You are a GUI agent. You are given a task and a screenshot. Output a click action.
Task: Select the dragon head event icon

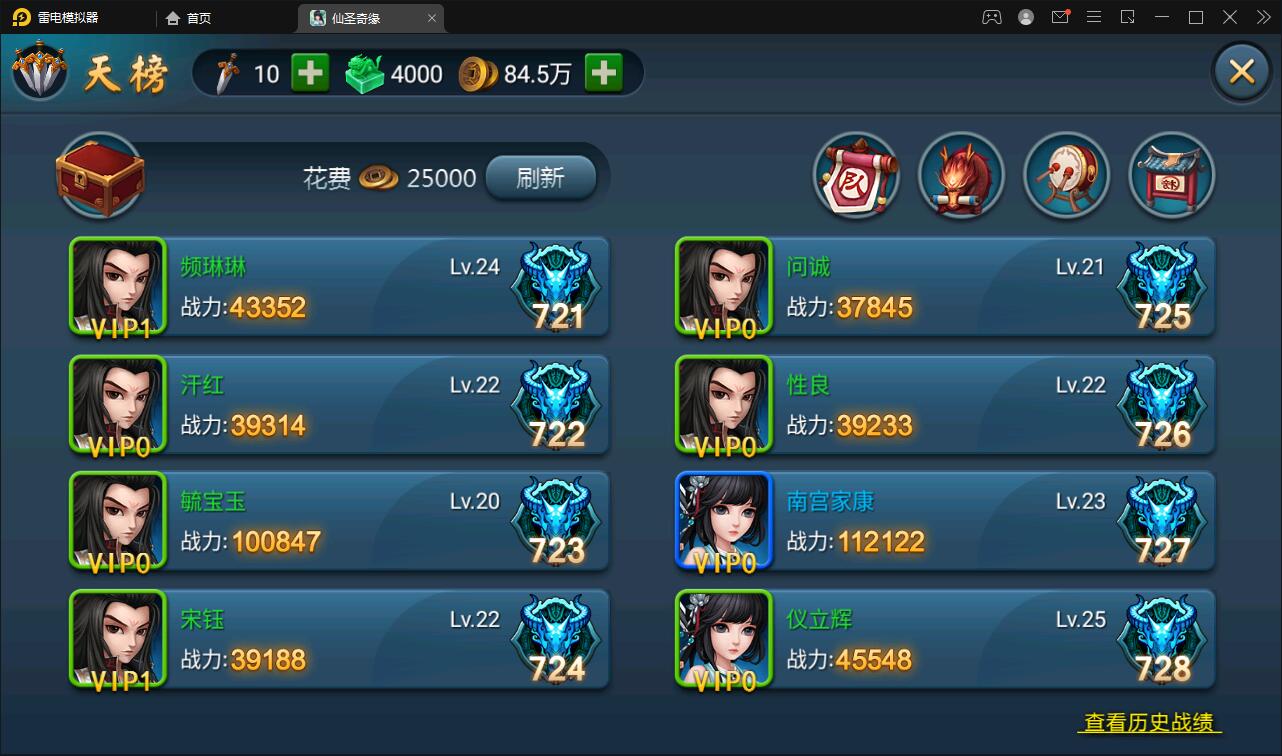tap(961, 175)
